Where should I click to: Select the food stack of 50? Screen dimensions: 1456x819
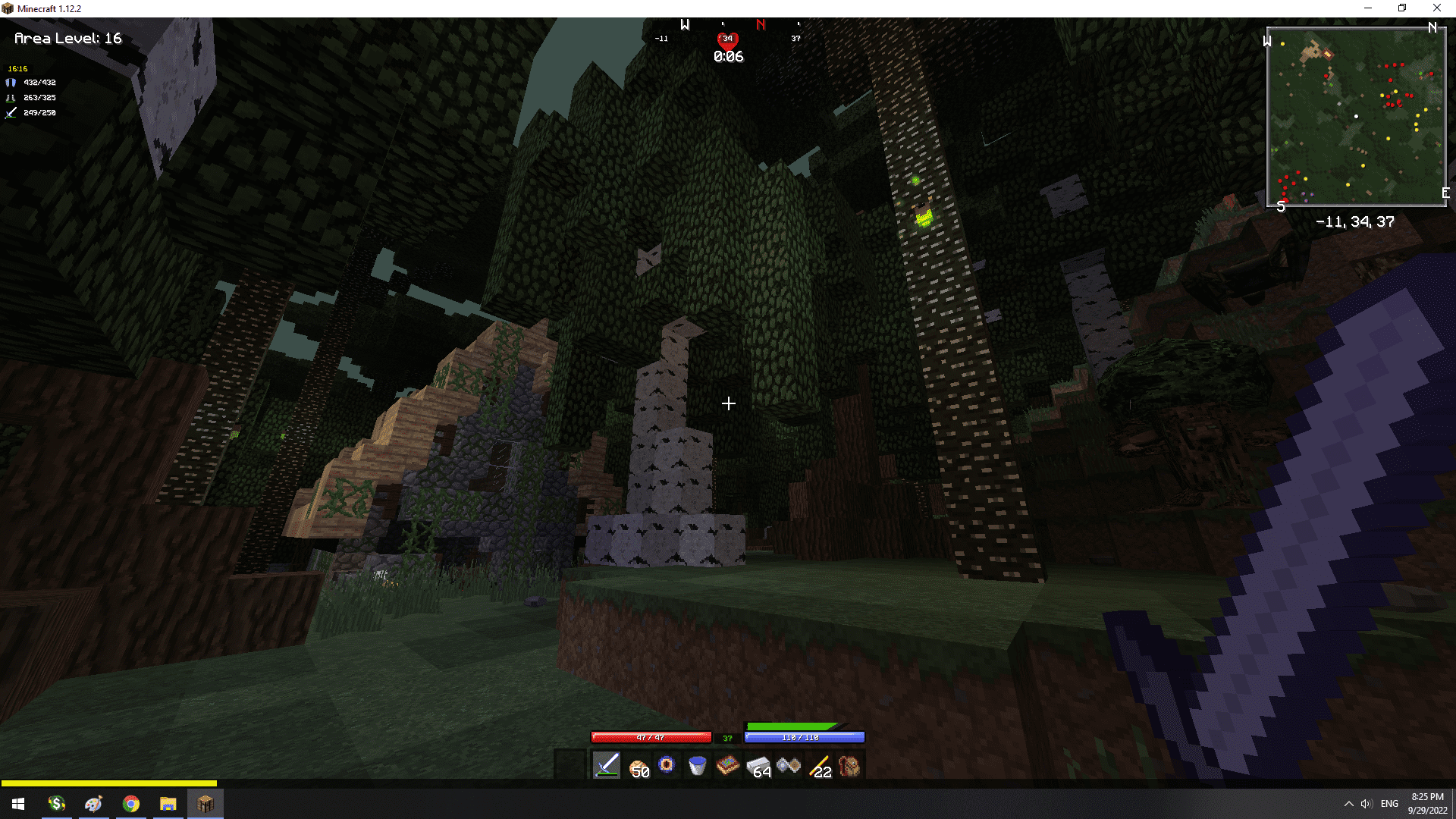pyautogui.click(x=637, y=766)
